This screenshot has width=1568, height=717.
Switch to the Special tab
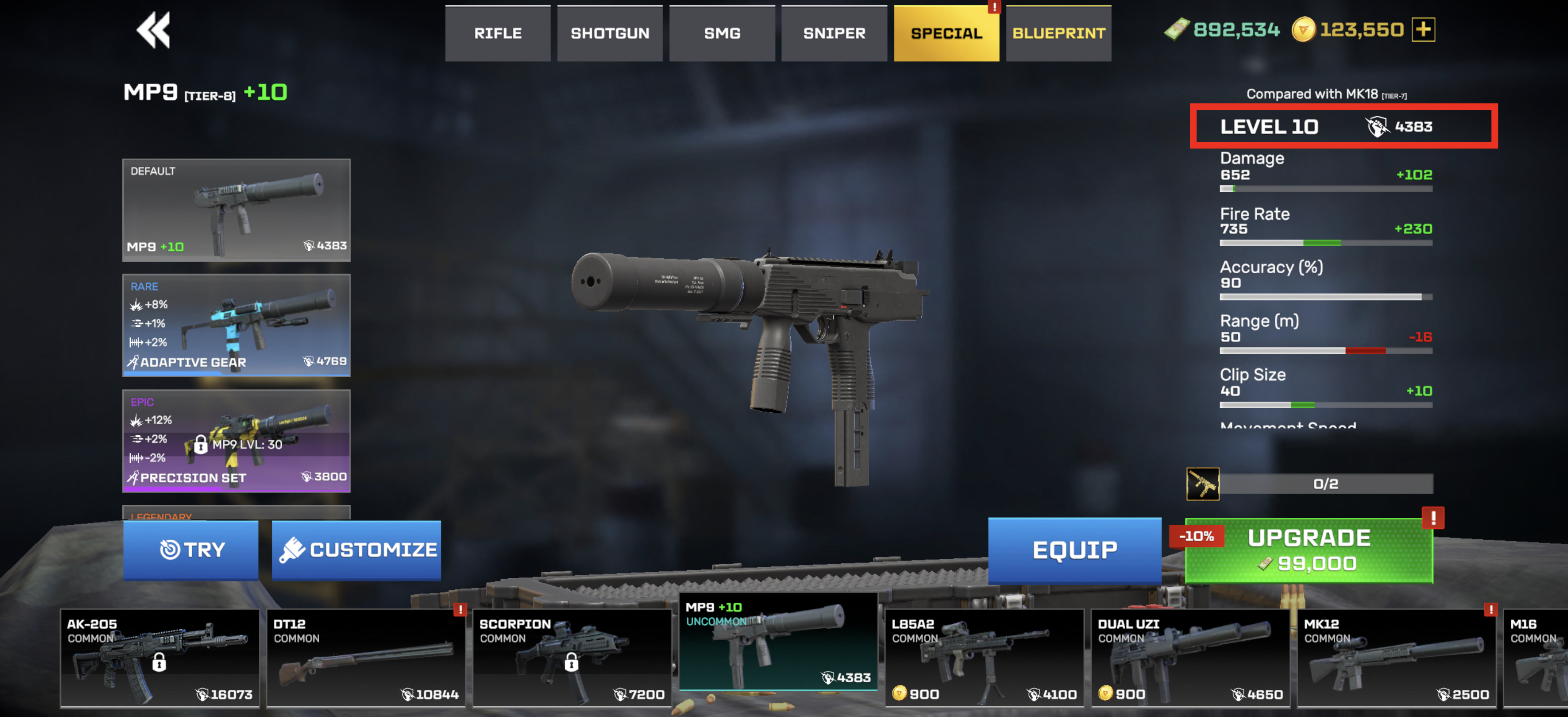point(946,34)
